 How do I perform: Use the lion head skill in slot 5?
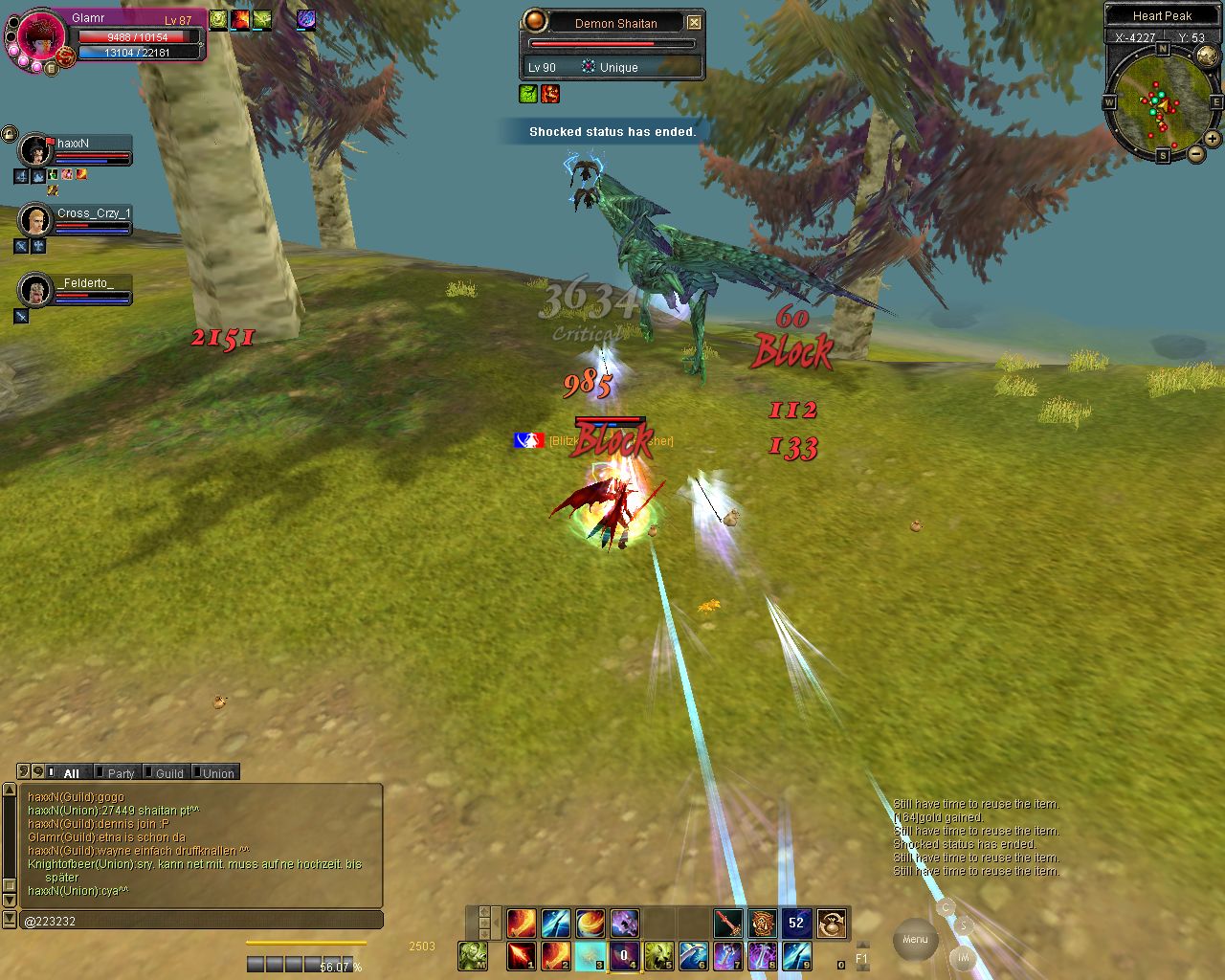coord(658,955)
